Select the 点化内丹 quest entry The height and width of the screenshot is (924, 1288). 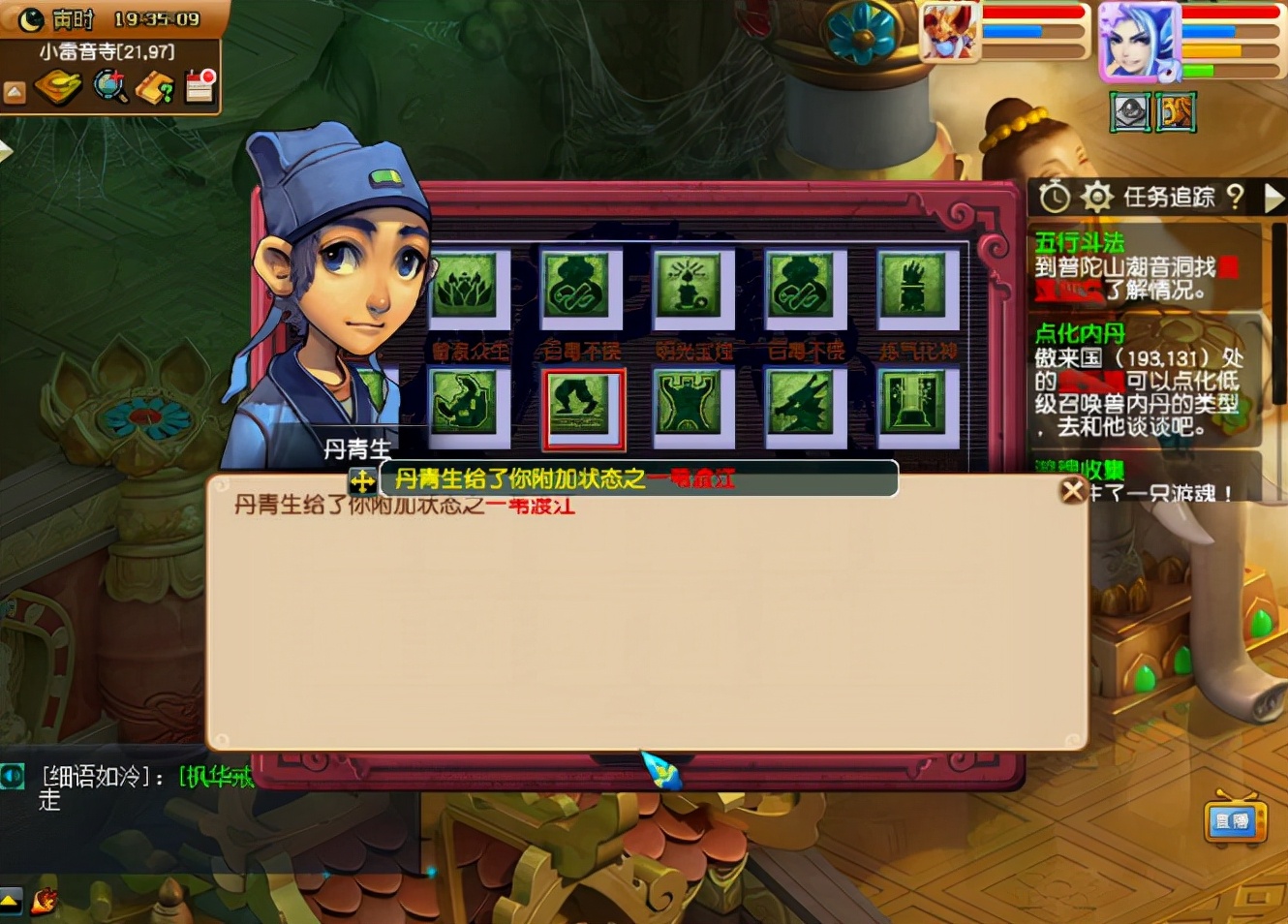(x=1080, y=334)
